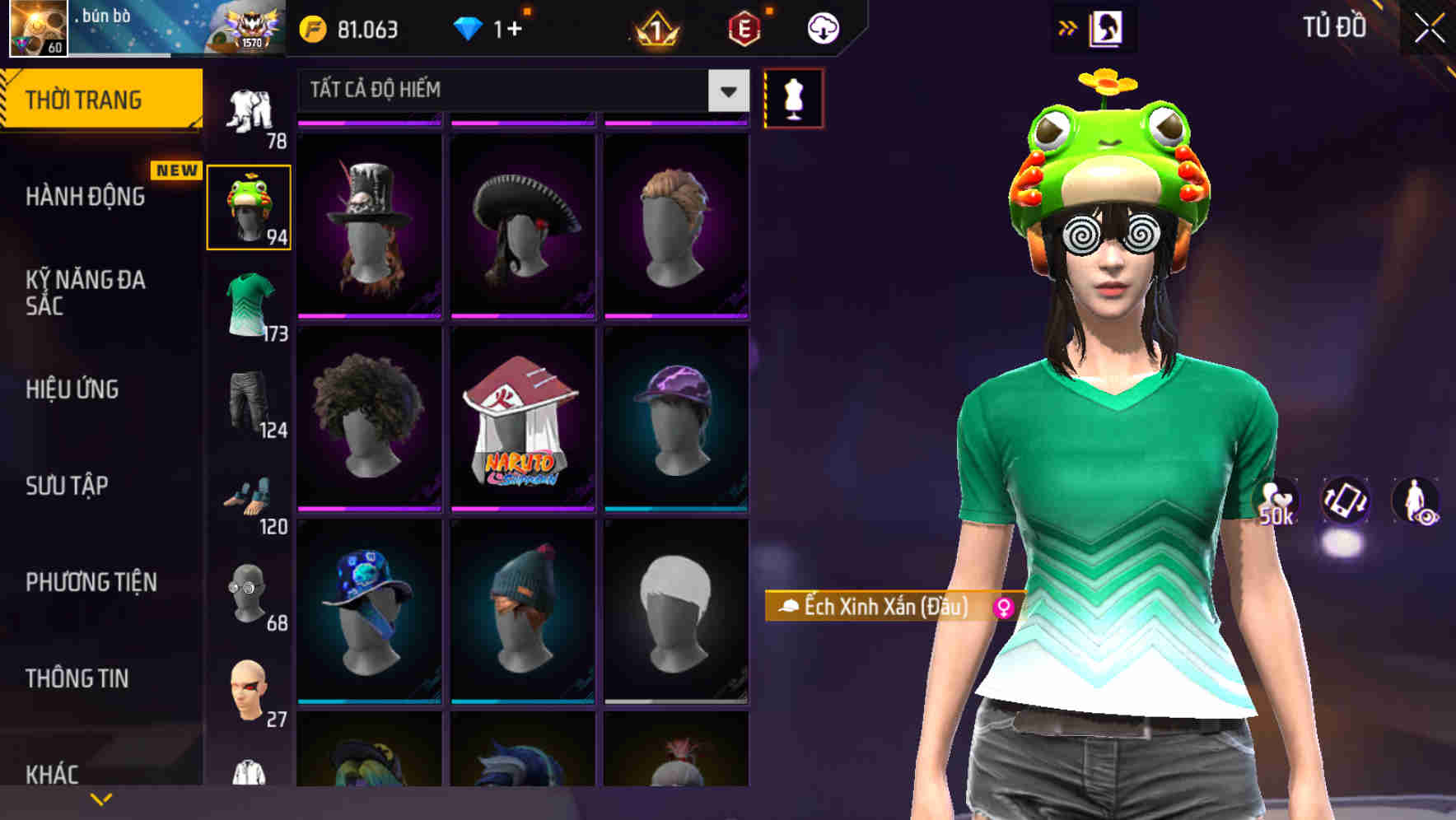Toggle the female gender icon on item tag
Viewport: 1456px width, 820px height.
[1003, 609]
